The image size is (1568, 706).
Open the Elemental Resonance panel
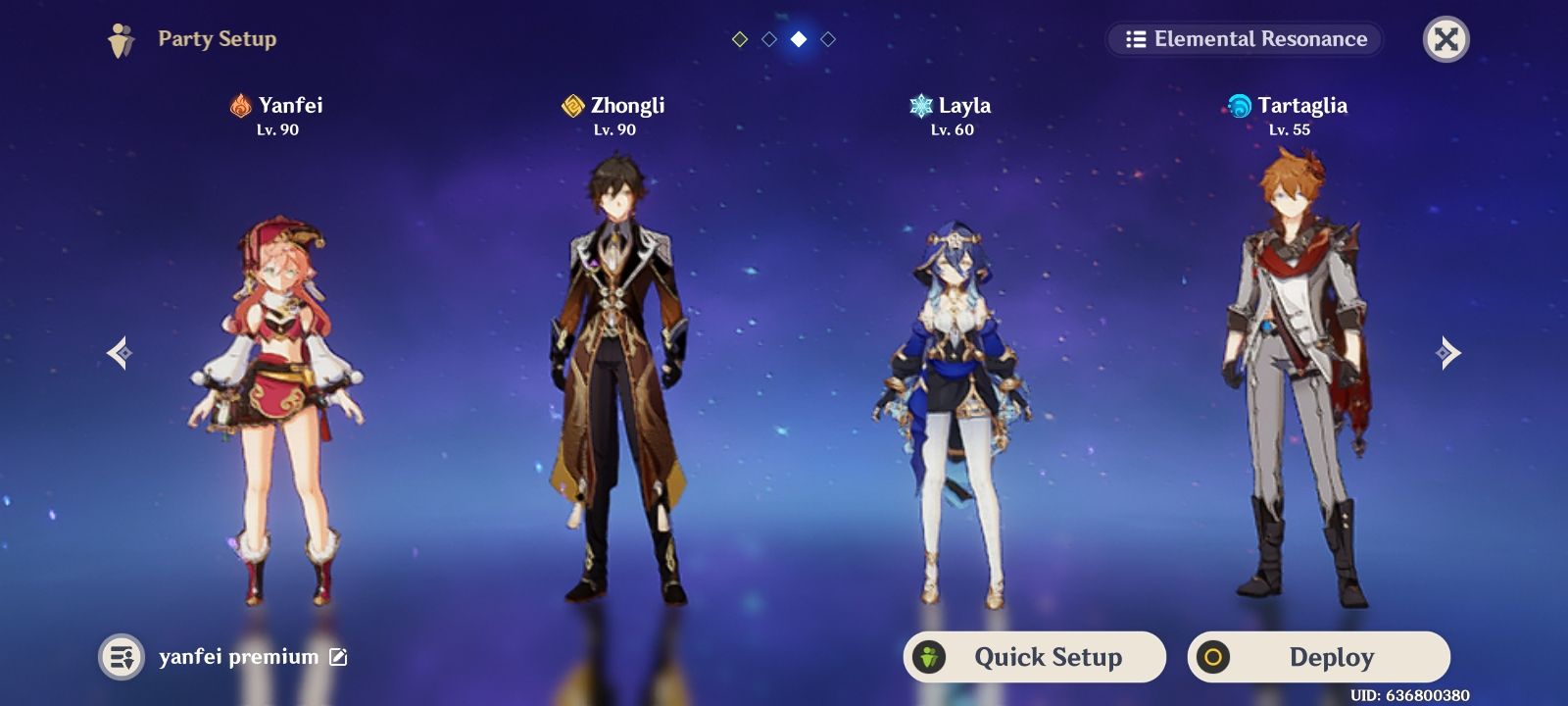click(1243, 39)
